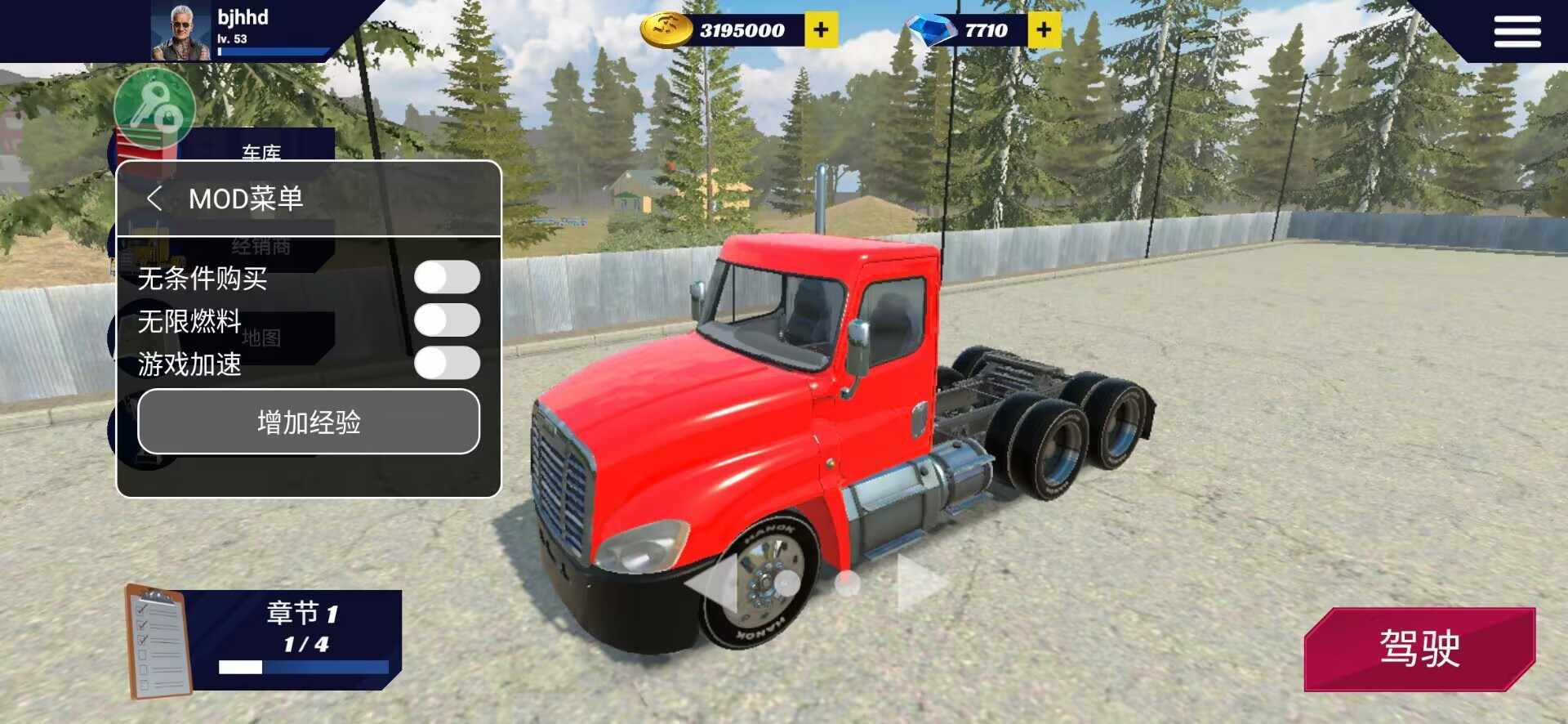Turn on the 游戏加速 switch
Viewport: 1568px width, 724px height.
click(446, 364)
